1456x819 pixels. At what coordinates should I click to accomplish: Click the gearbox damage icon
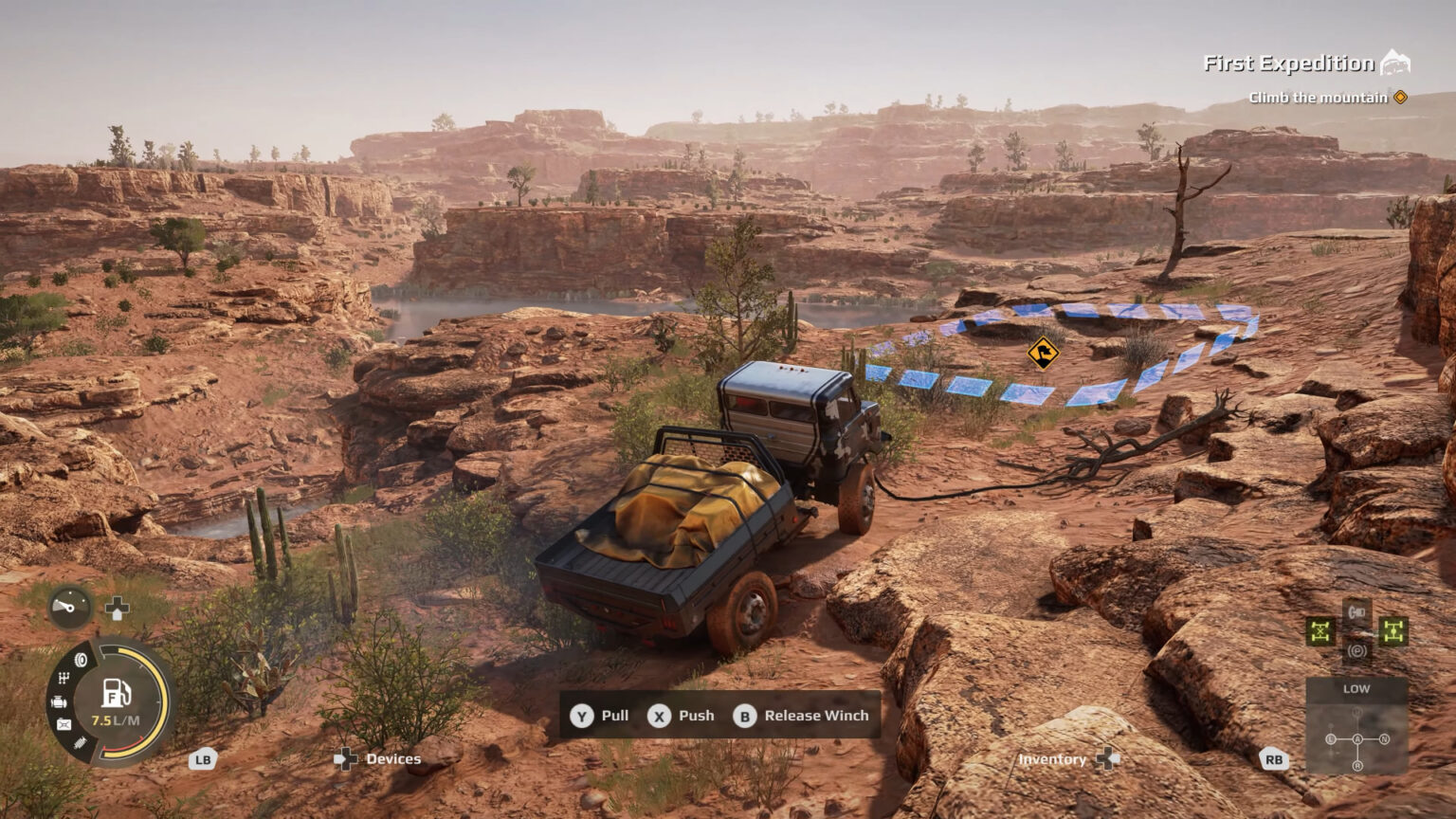[x=64, y=679]
